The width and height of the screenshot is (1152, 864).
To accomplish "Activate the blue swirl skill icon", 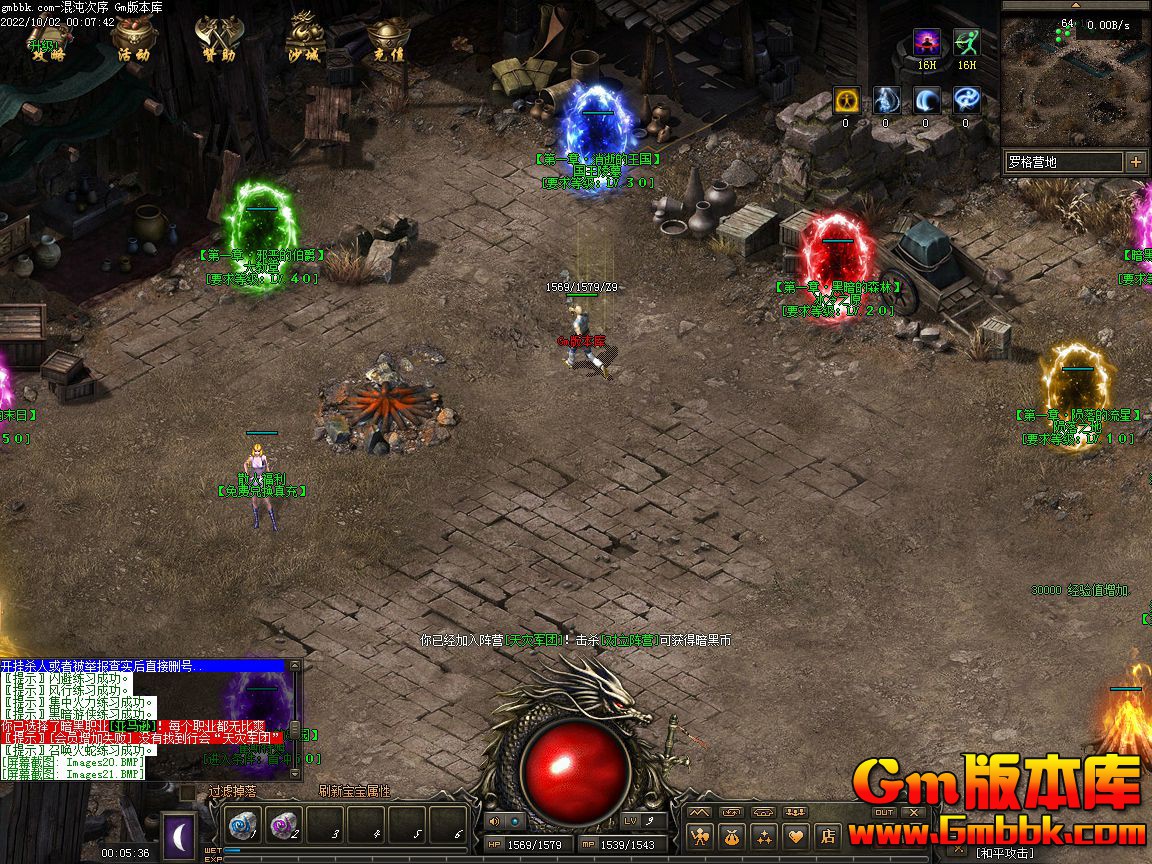I will pyautogui.click(x=966, y=100).
